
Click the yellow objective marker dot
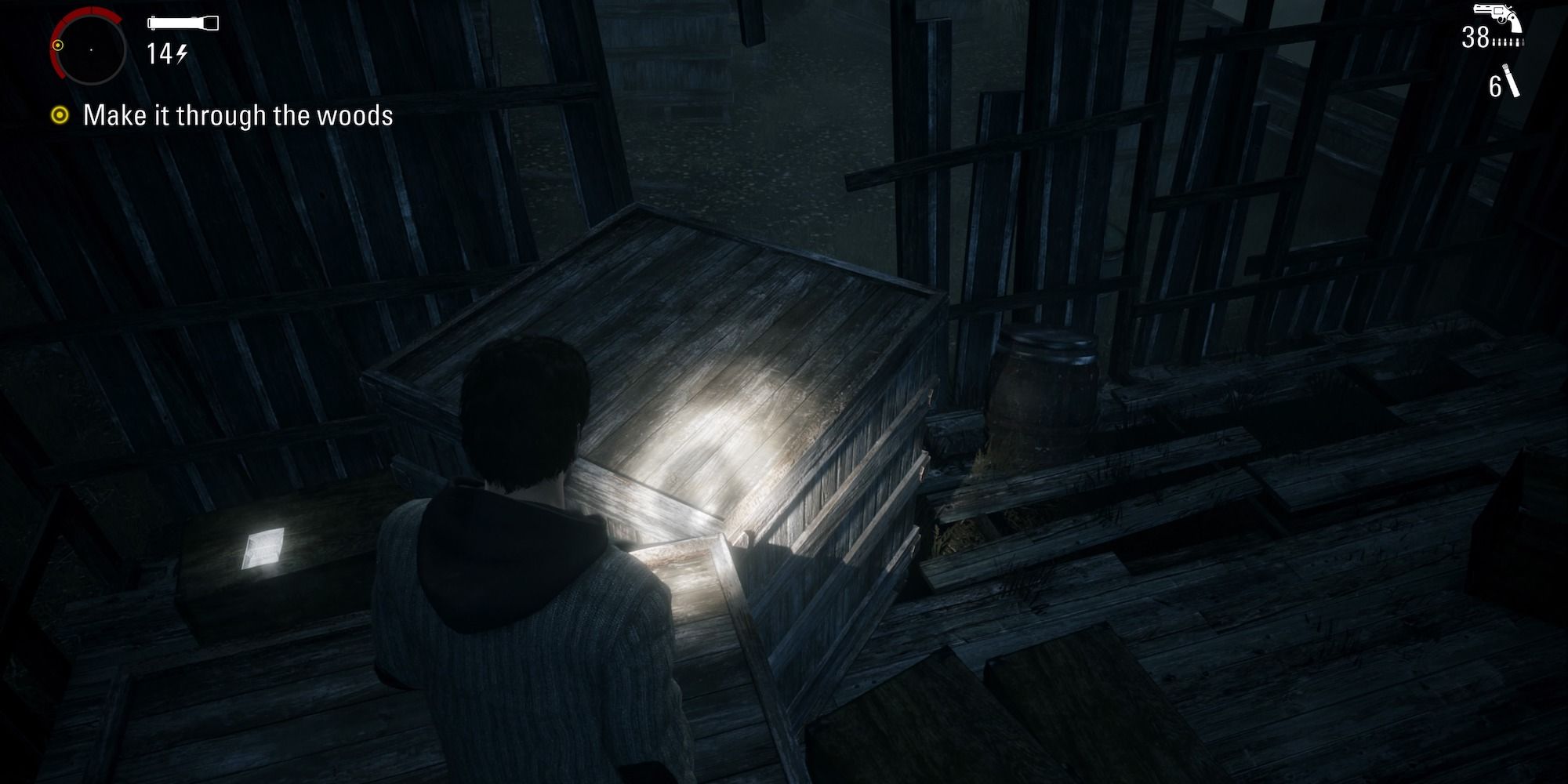coord(60,116)
